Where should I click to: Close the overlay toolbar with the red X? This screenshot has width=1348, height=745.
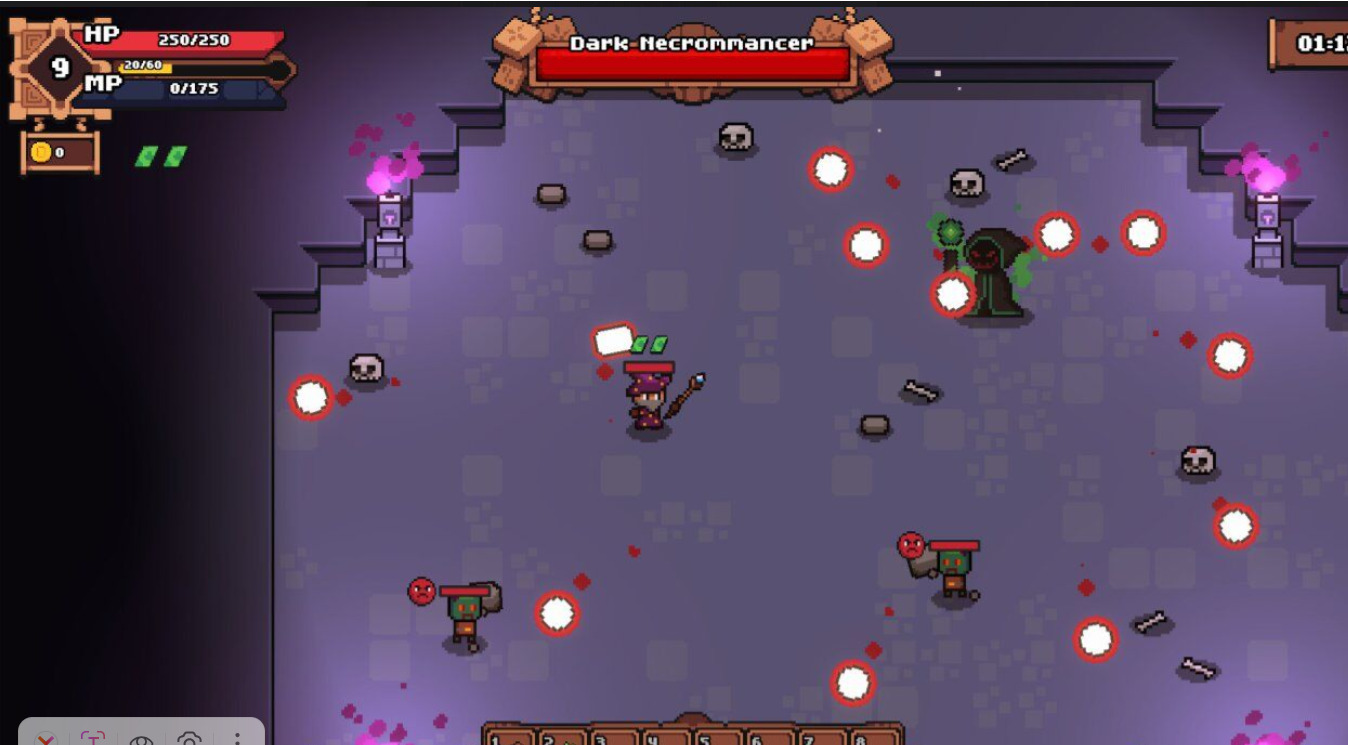pos(45,739)
